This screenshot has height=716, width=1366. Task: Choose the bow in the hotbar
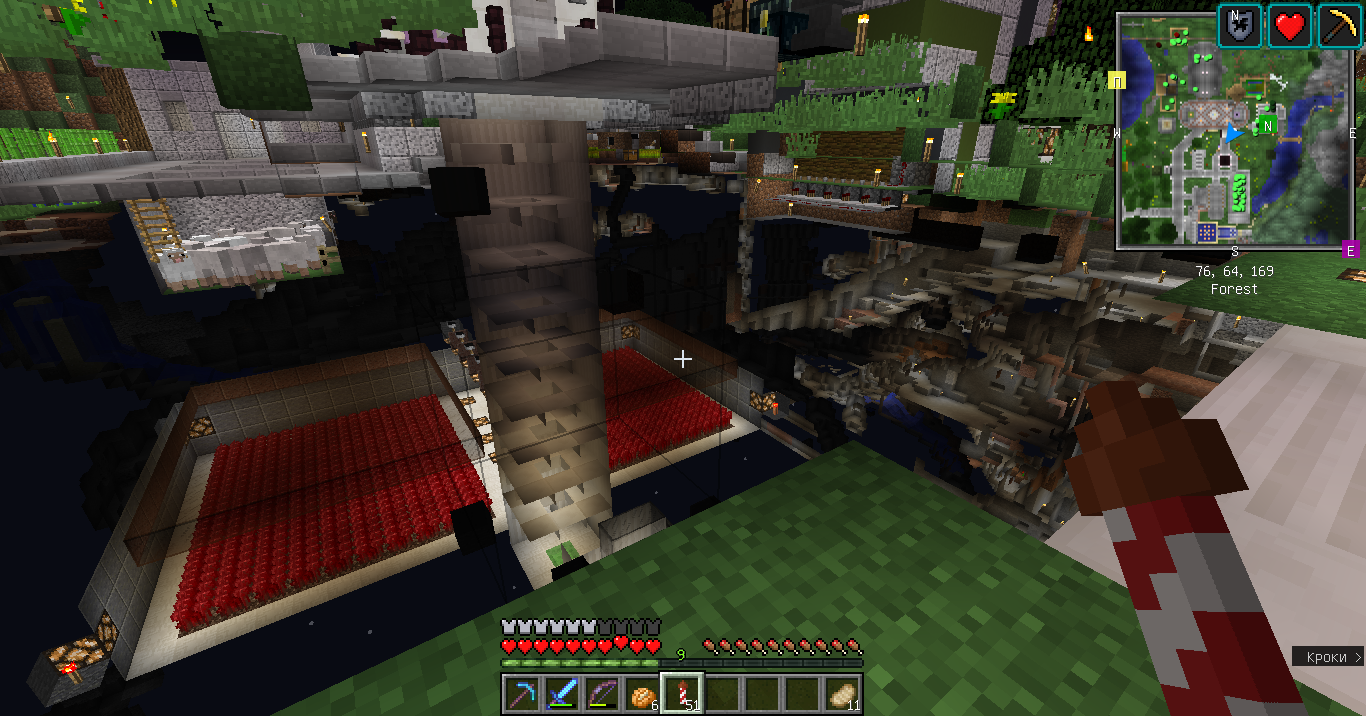[602, 692]
